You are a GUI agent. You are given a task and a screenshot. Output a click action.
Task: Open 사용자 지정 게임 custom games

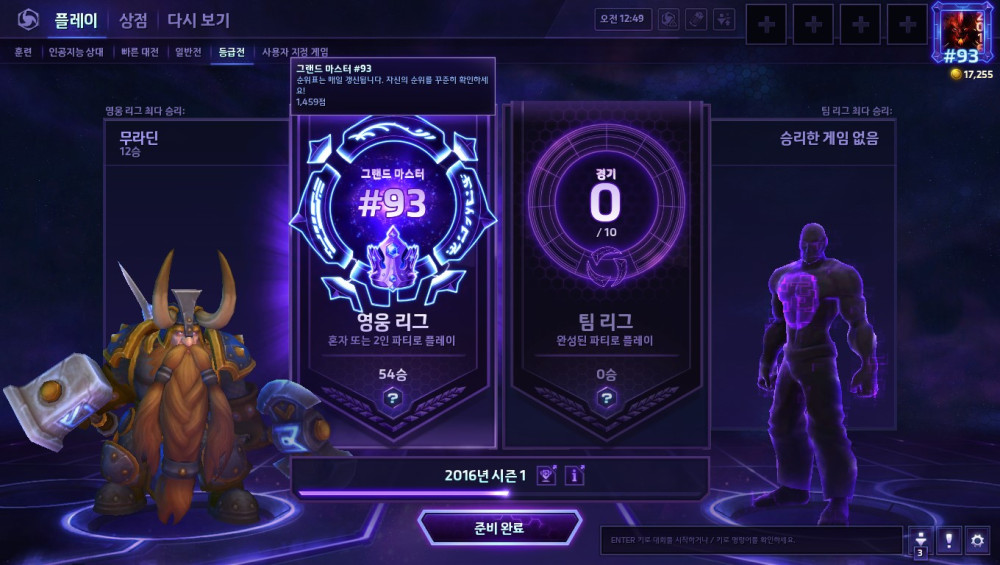(295, 52)
